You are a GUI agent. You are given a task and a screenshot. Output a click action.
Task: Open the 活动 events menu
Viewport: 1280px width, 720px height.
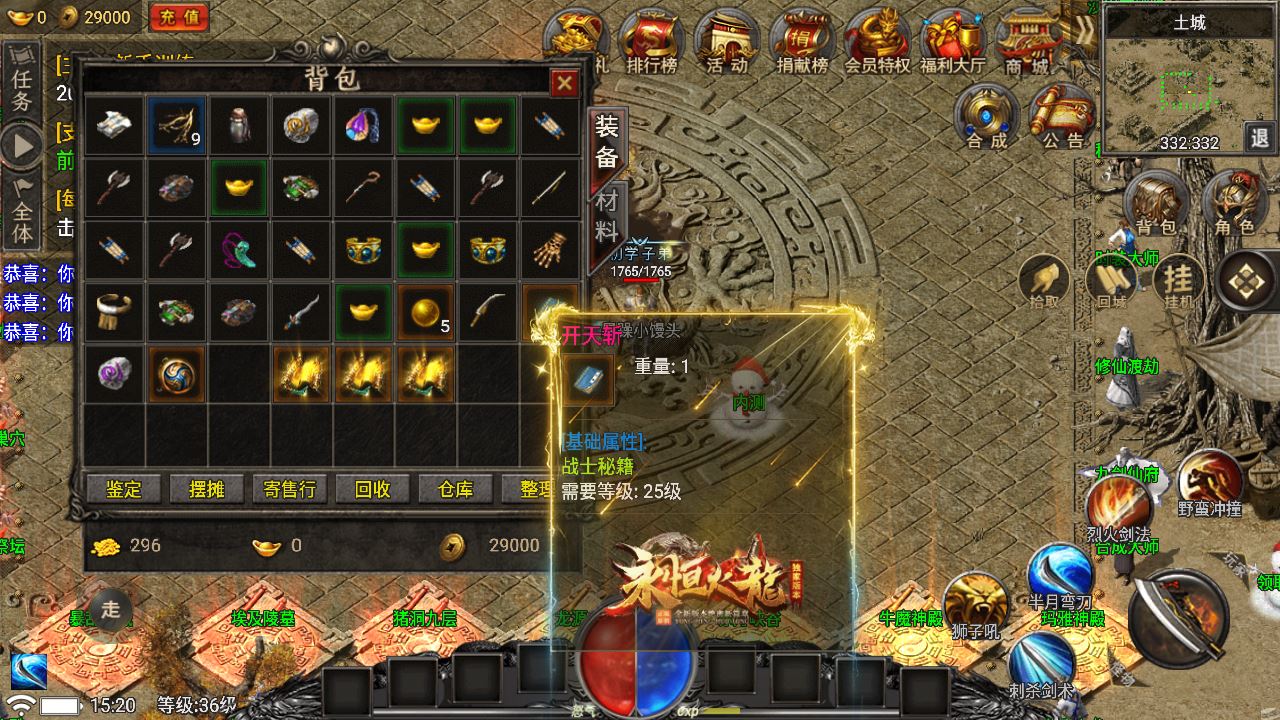(726, 42)
